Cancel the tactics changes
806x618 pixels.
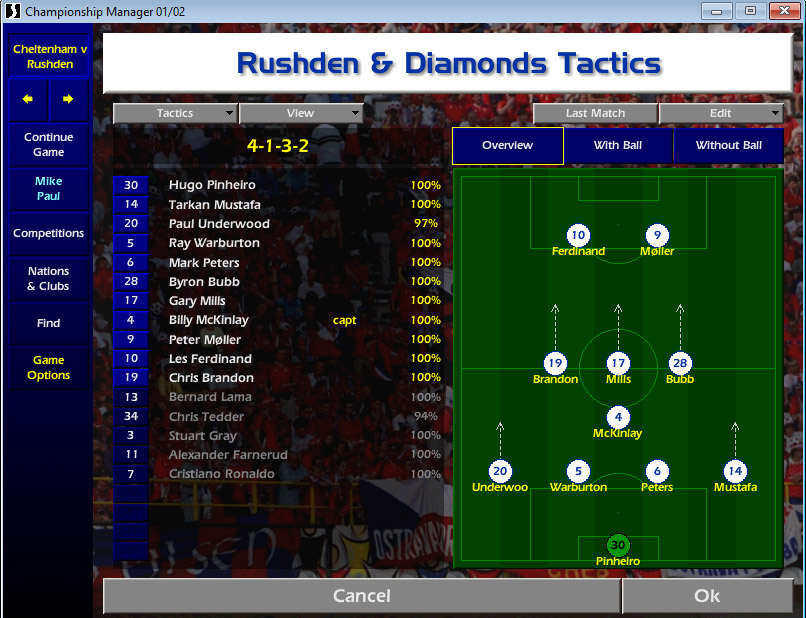(x=361, y=596)
